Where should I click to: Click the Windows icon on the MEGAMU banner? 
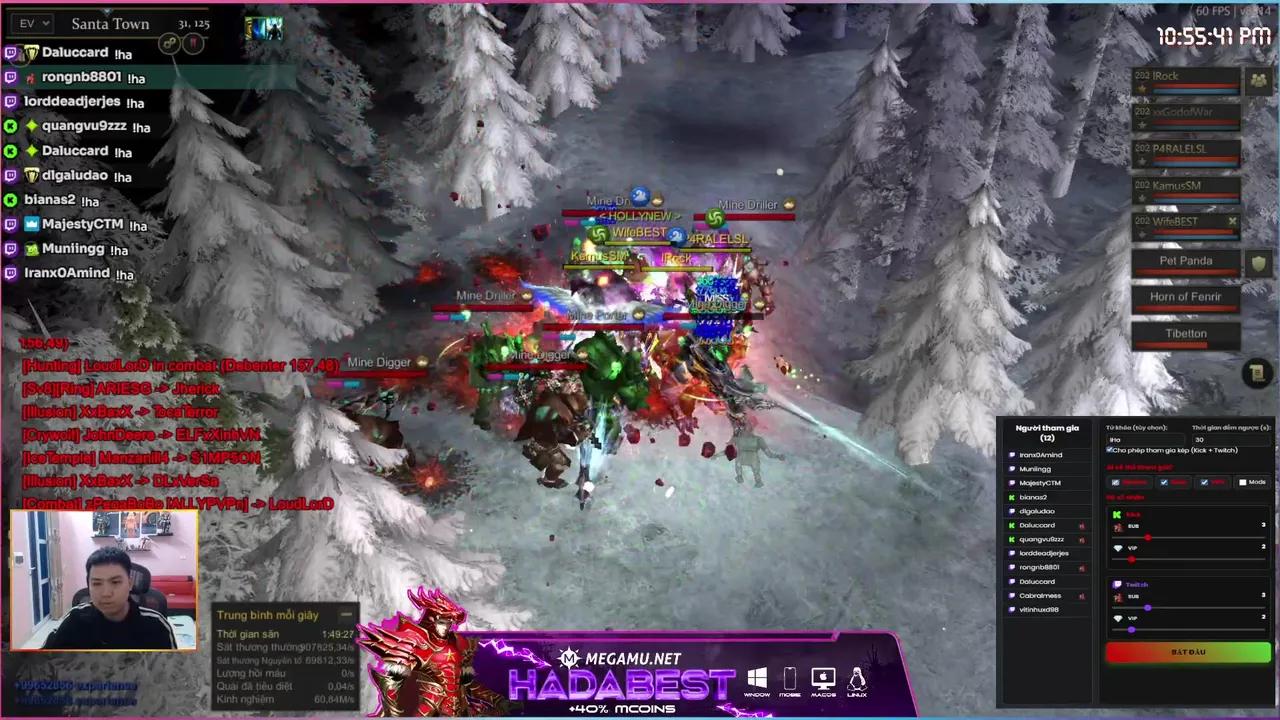pos(757,677)
